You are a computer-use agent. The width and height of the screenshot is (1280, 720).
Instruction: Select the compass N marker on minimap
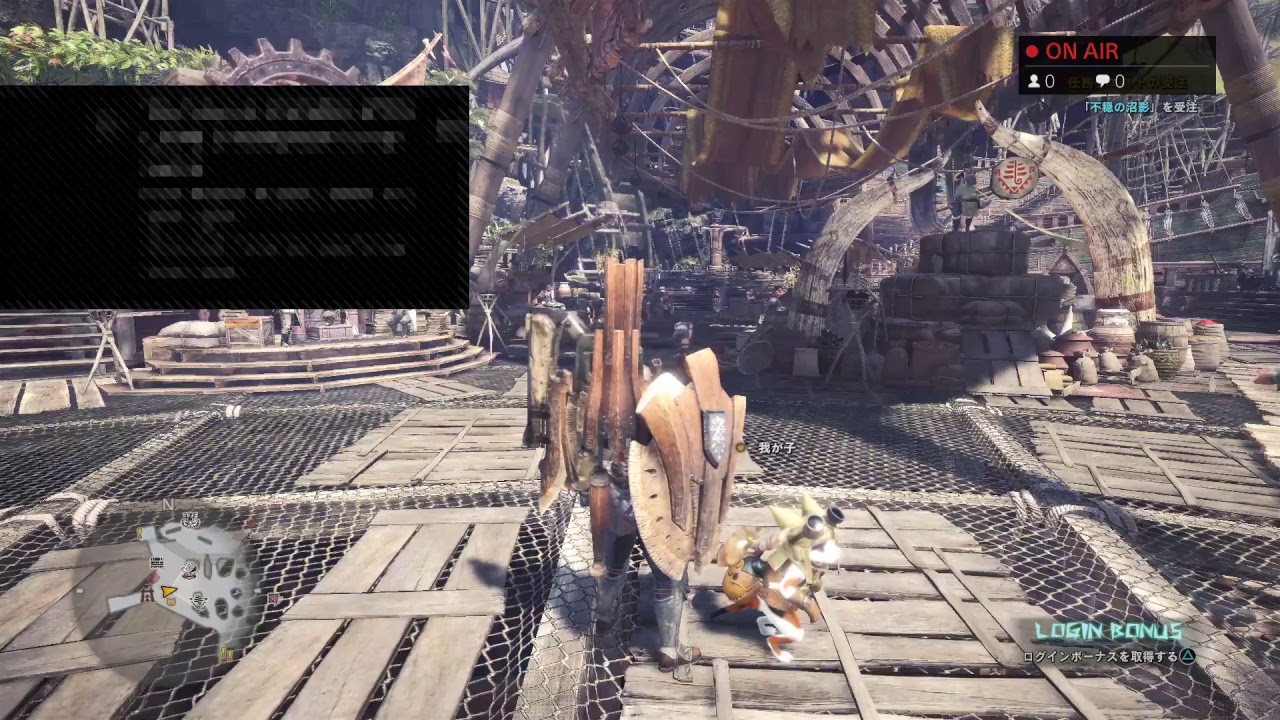(168, 502)
